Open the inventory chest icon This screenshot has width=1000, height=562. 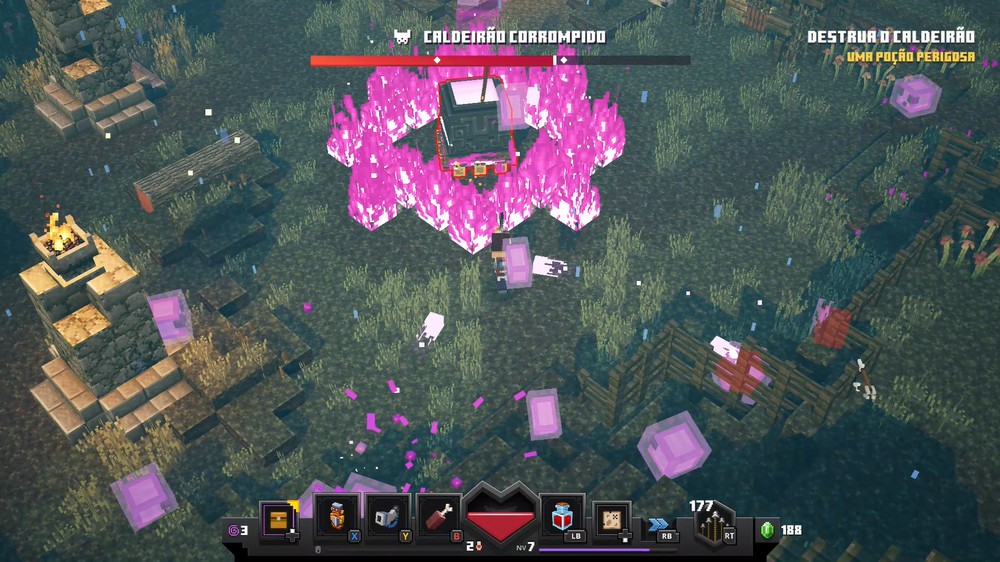(x=279, y=519)
